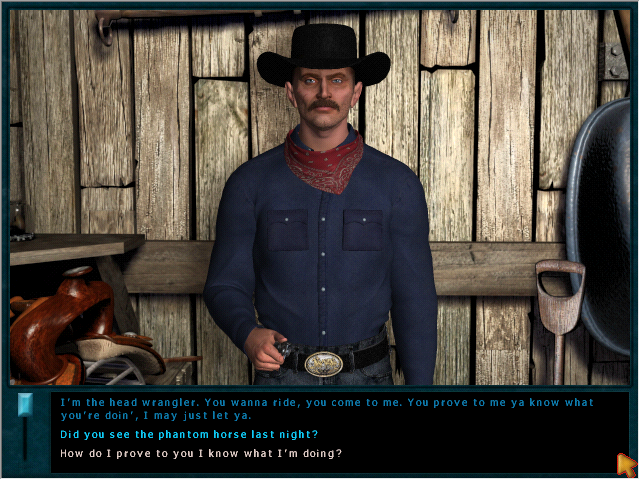The image size is (640, 480).
Task: Click the blue dialogue scroll slider handle
Action: [26, 403]
